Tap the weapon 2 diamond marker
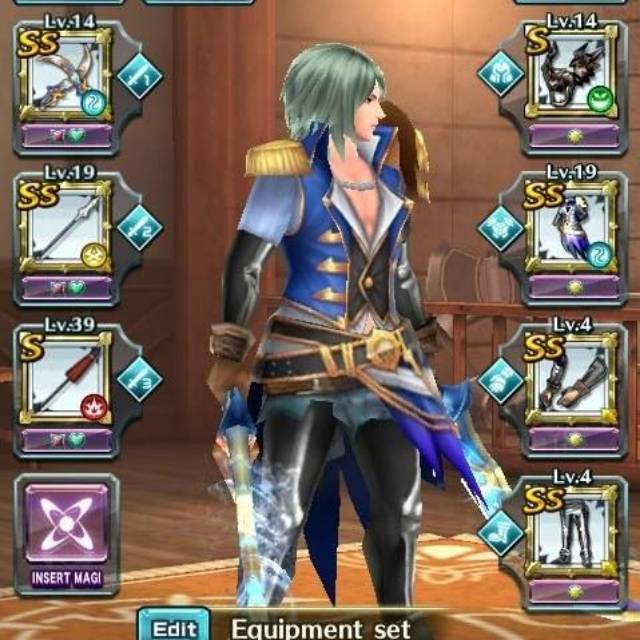 [139, 227]
